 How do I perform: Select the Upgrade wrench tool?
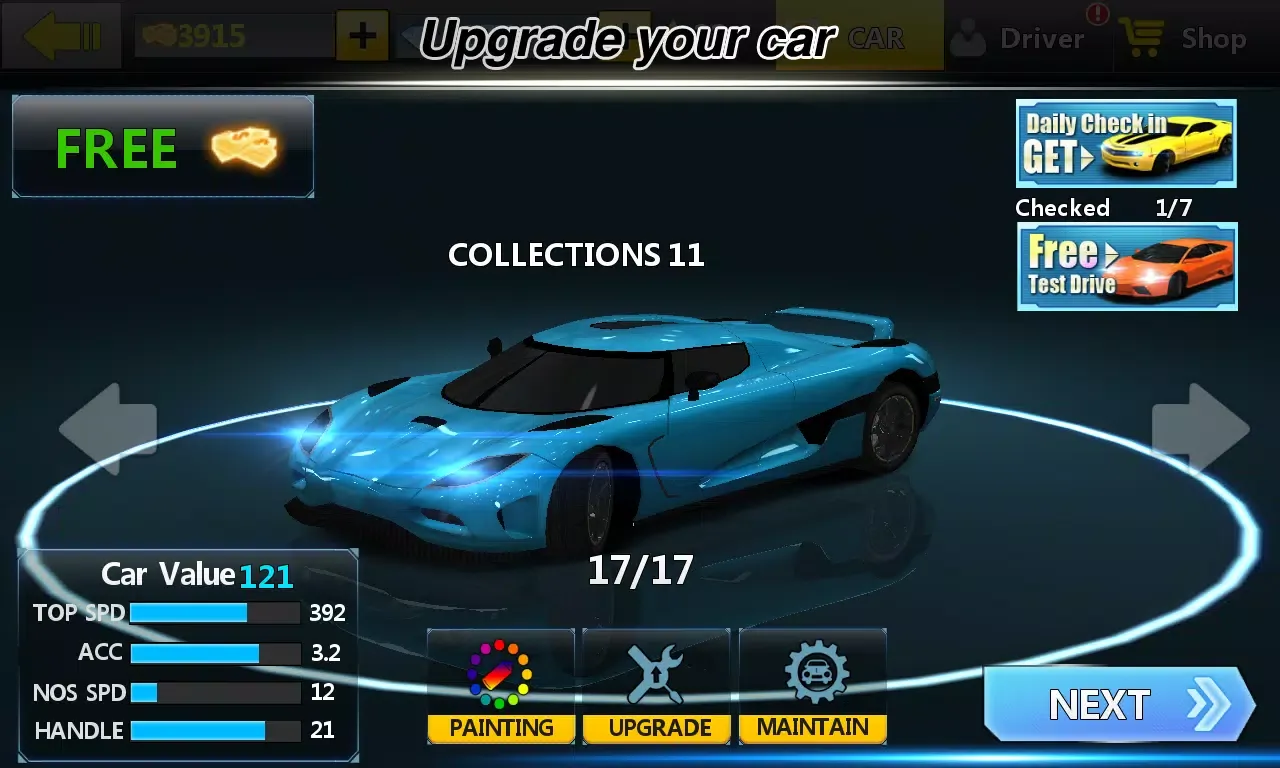point(656,686)
